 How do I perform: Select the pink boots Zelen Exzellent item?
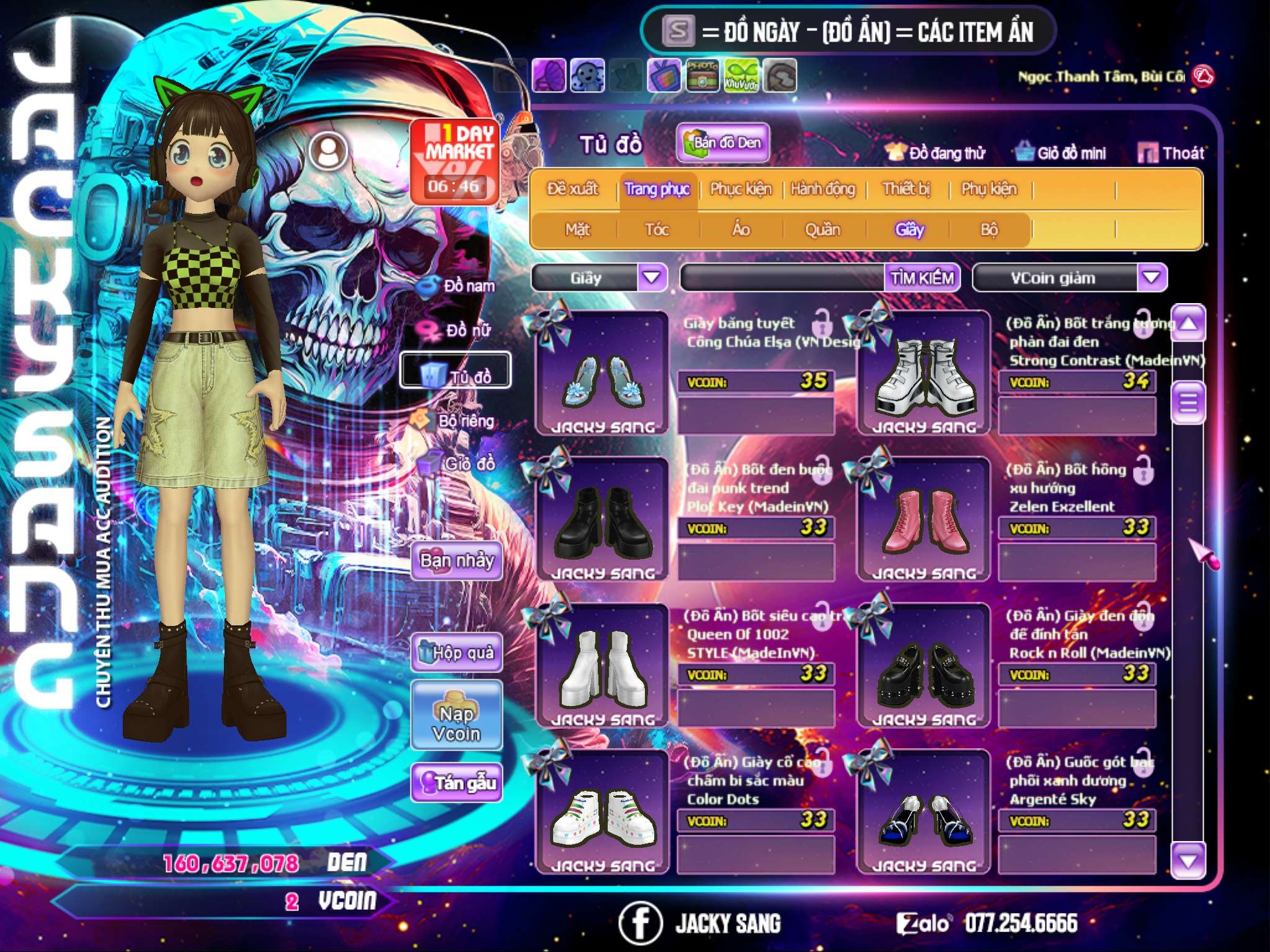923,520
